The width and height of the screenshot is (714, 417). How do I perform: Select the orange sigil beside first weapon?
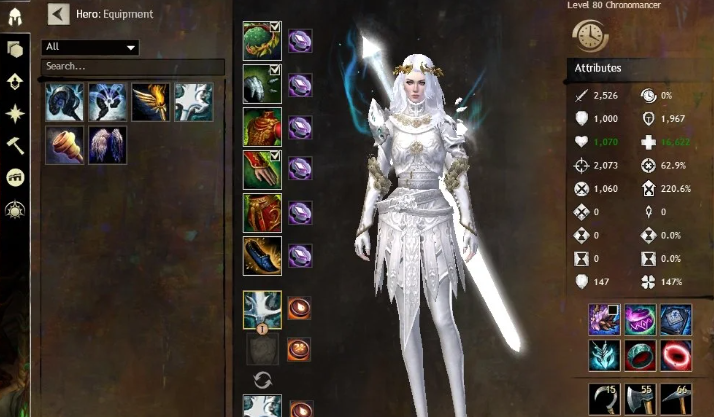click(x=298, y=307)
